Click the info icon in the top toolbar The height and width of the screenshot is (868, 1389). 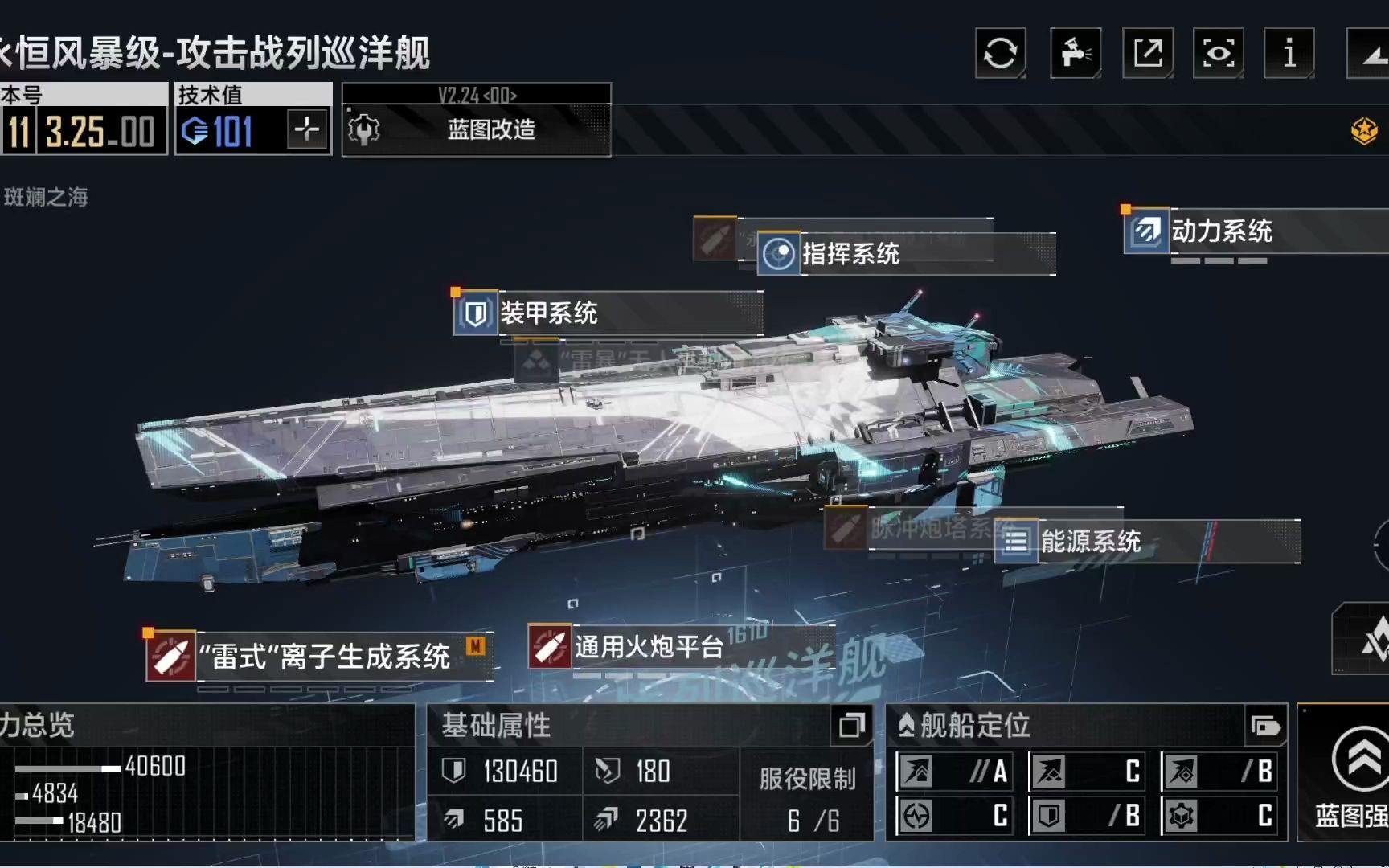[1289, 54]
